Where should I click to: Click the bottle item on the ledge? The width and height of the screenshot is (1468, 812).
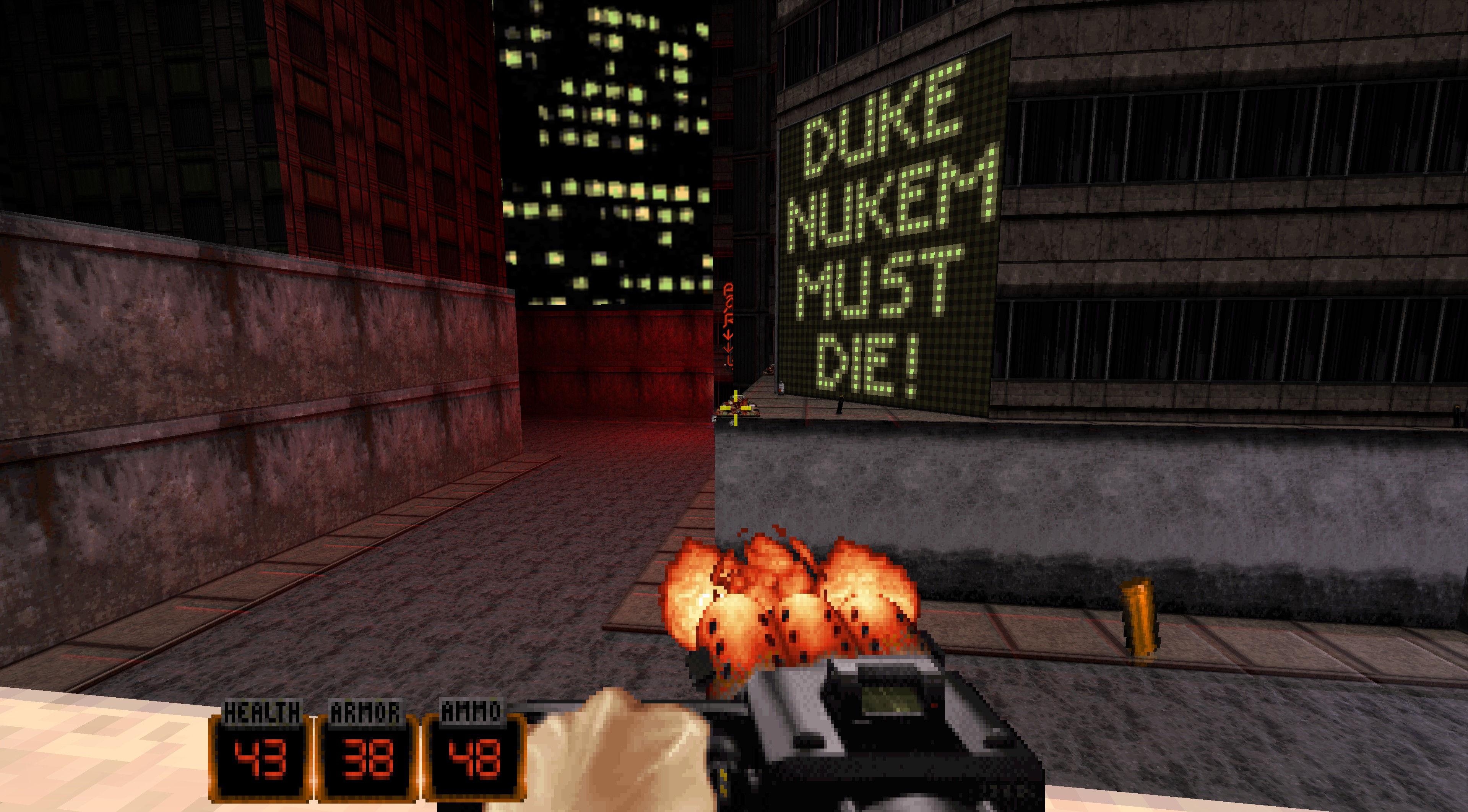781,388
